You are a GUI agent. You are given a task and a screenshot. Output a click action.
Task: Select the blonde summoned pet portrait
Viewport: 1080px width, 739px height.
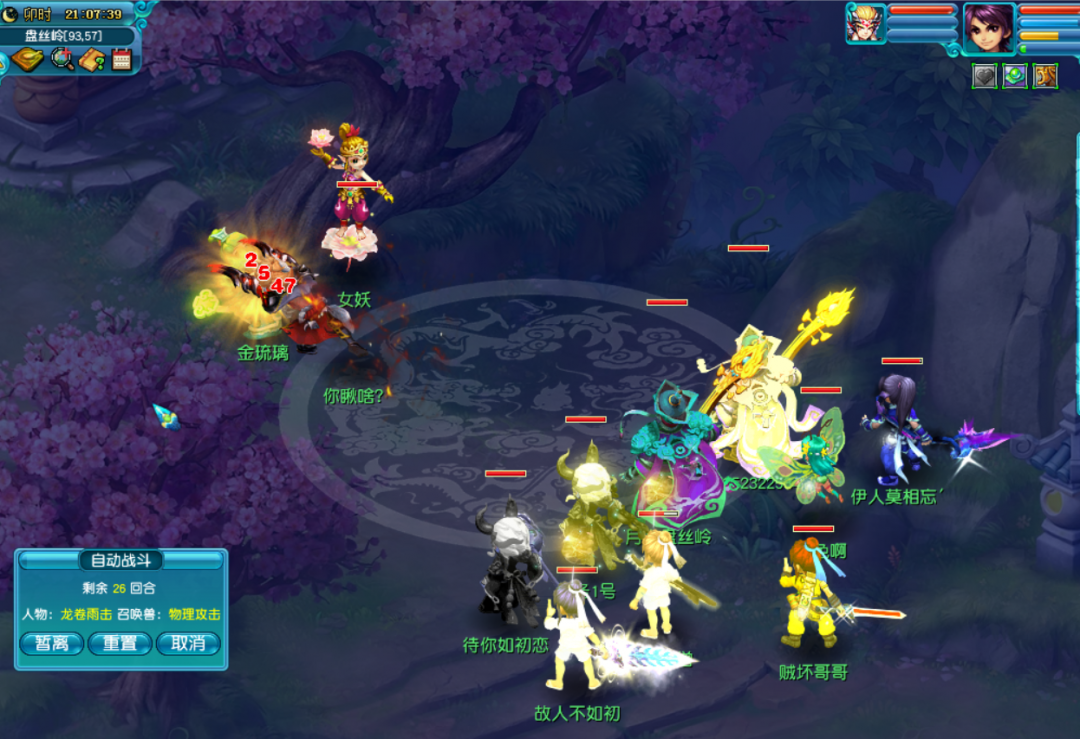tap(865, 24)
